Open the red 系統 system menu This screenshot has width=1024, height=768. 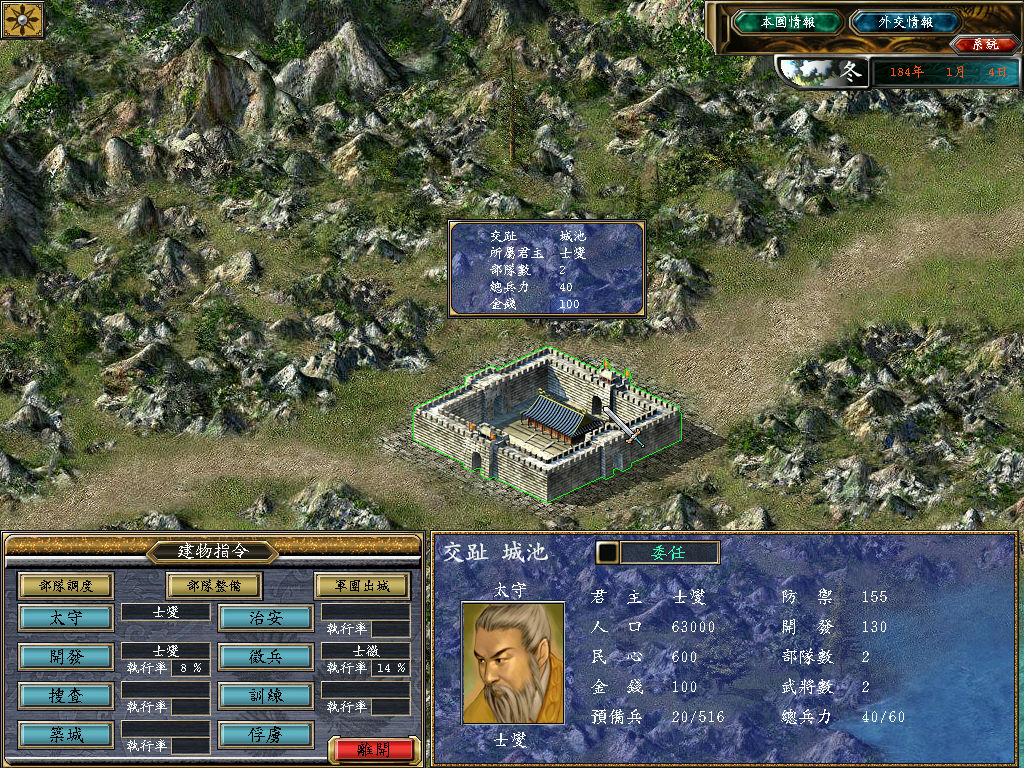coord(977,44)
